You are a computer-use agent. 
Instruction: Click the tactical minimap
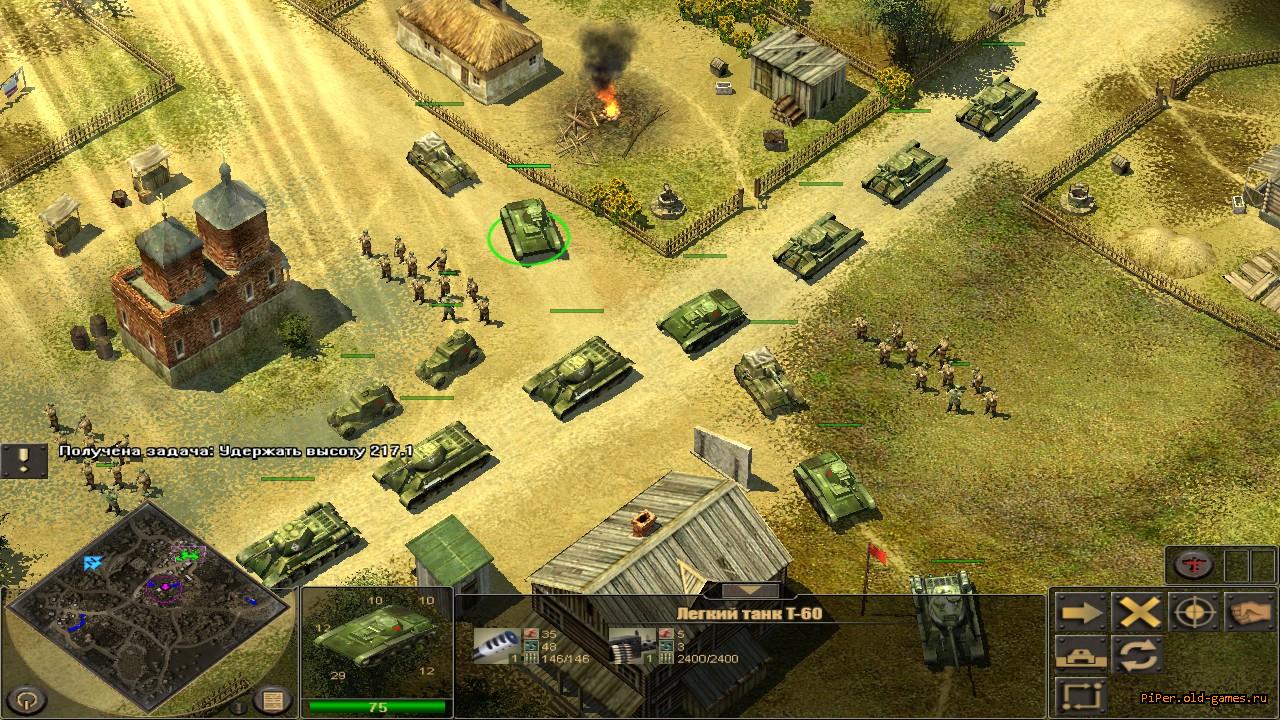pyautogui.click(x=150, y=600)
